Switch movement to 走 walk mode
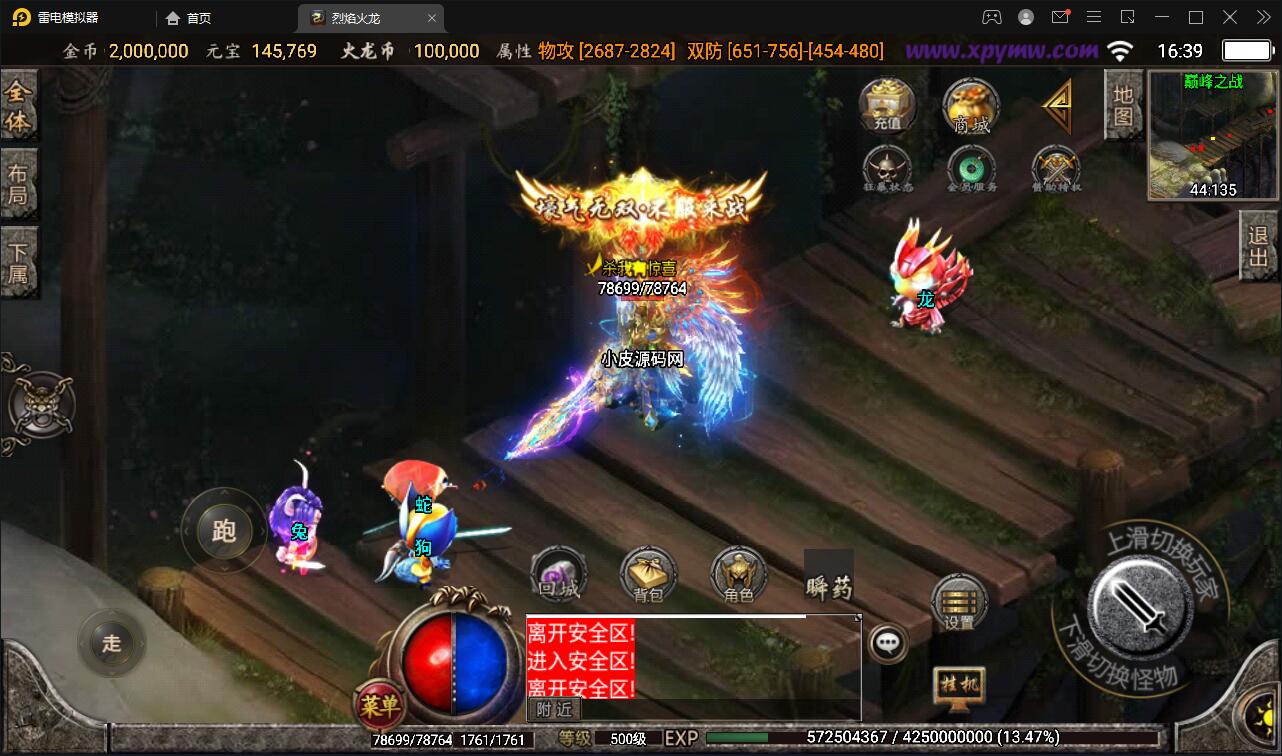The width and height of the screenshot is (1282, 756). [x=113, y=643]
